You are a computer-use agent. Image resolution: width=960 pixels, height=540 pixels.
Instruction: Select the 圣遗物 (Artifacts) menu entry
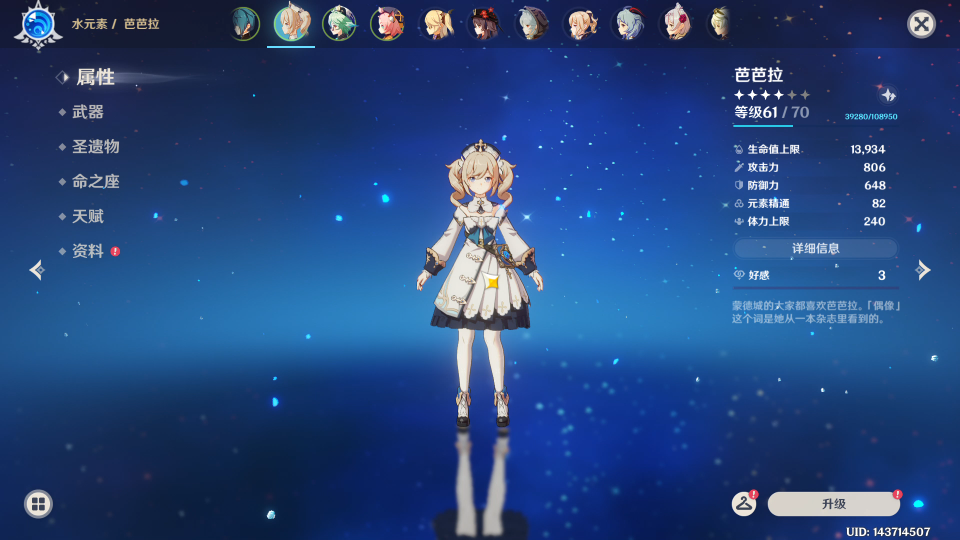(95, 147)
